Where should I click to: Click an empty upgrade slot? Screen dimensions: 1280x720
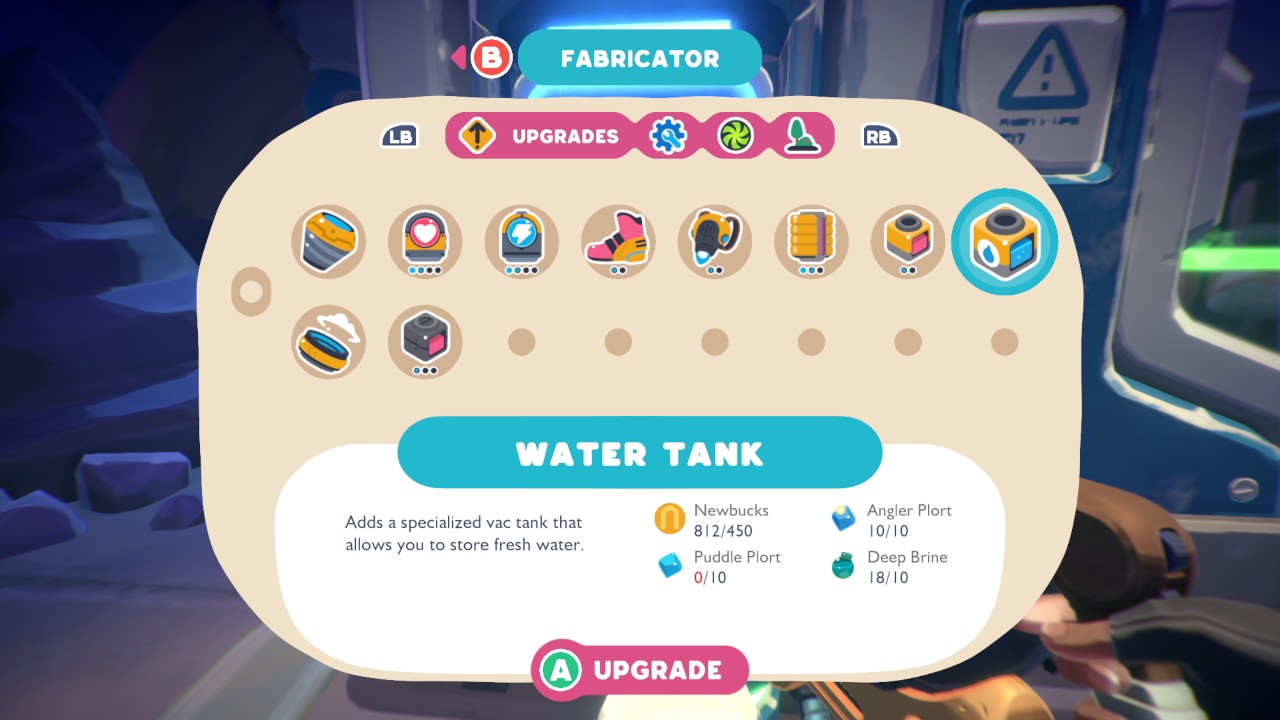(x=521, y=341)
